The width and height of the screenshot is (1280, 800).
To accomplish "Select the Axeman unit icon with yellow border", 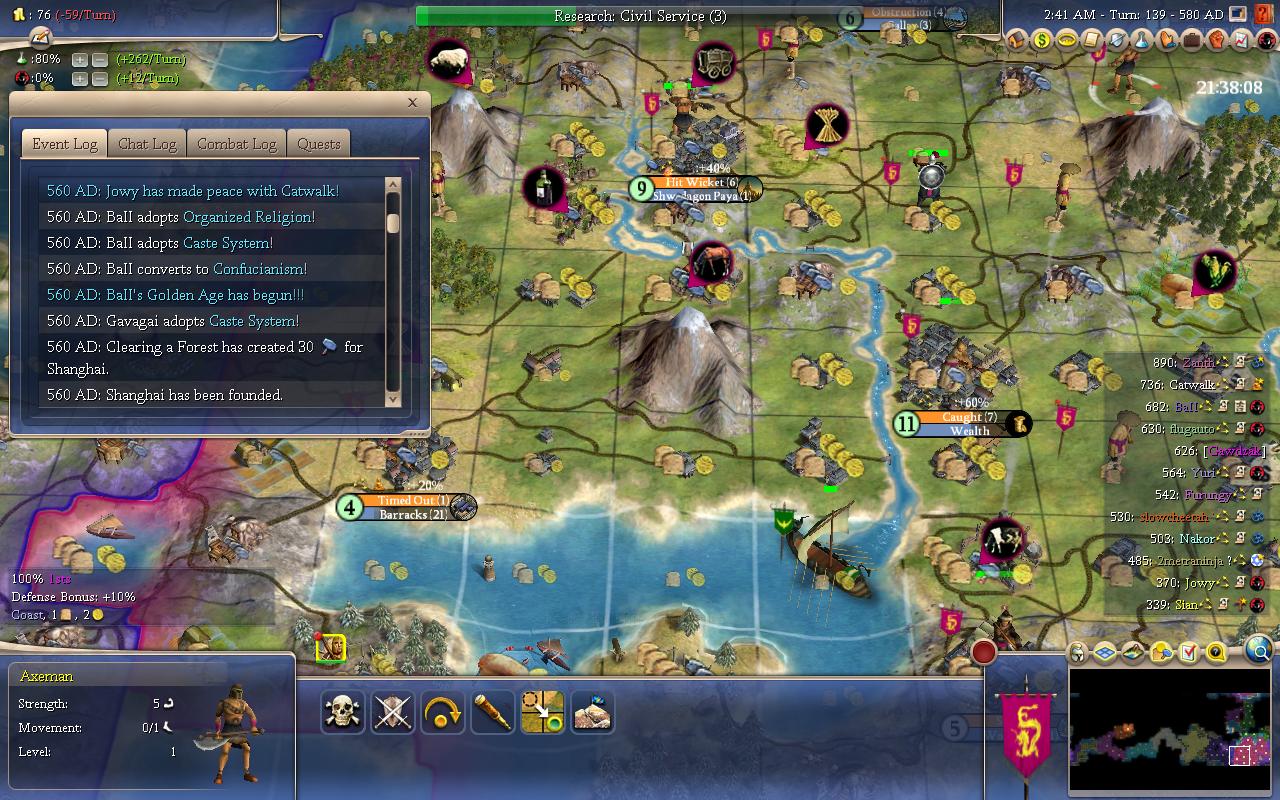I will 331,648.
